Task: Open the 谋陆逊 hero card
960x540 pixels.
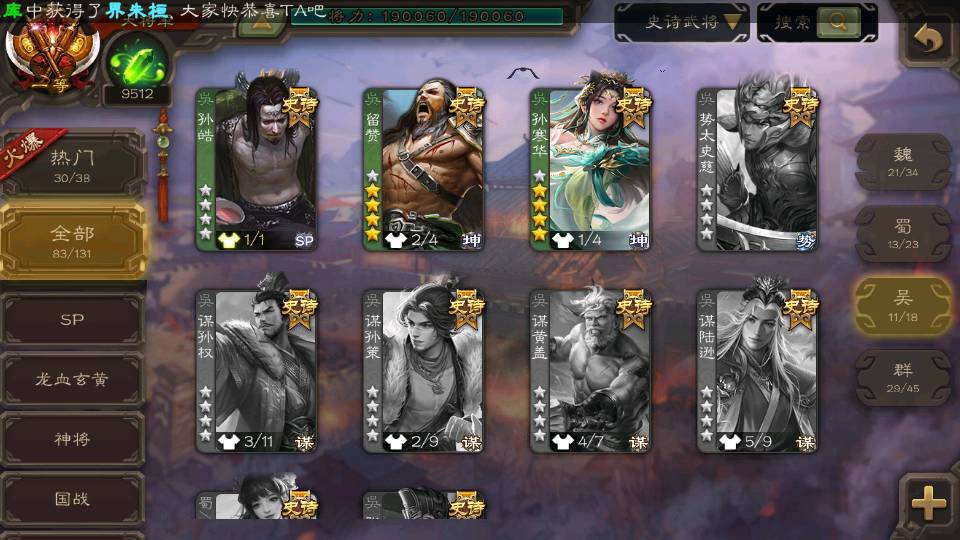Action: (758, 371)
